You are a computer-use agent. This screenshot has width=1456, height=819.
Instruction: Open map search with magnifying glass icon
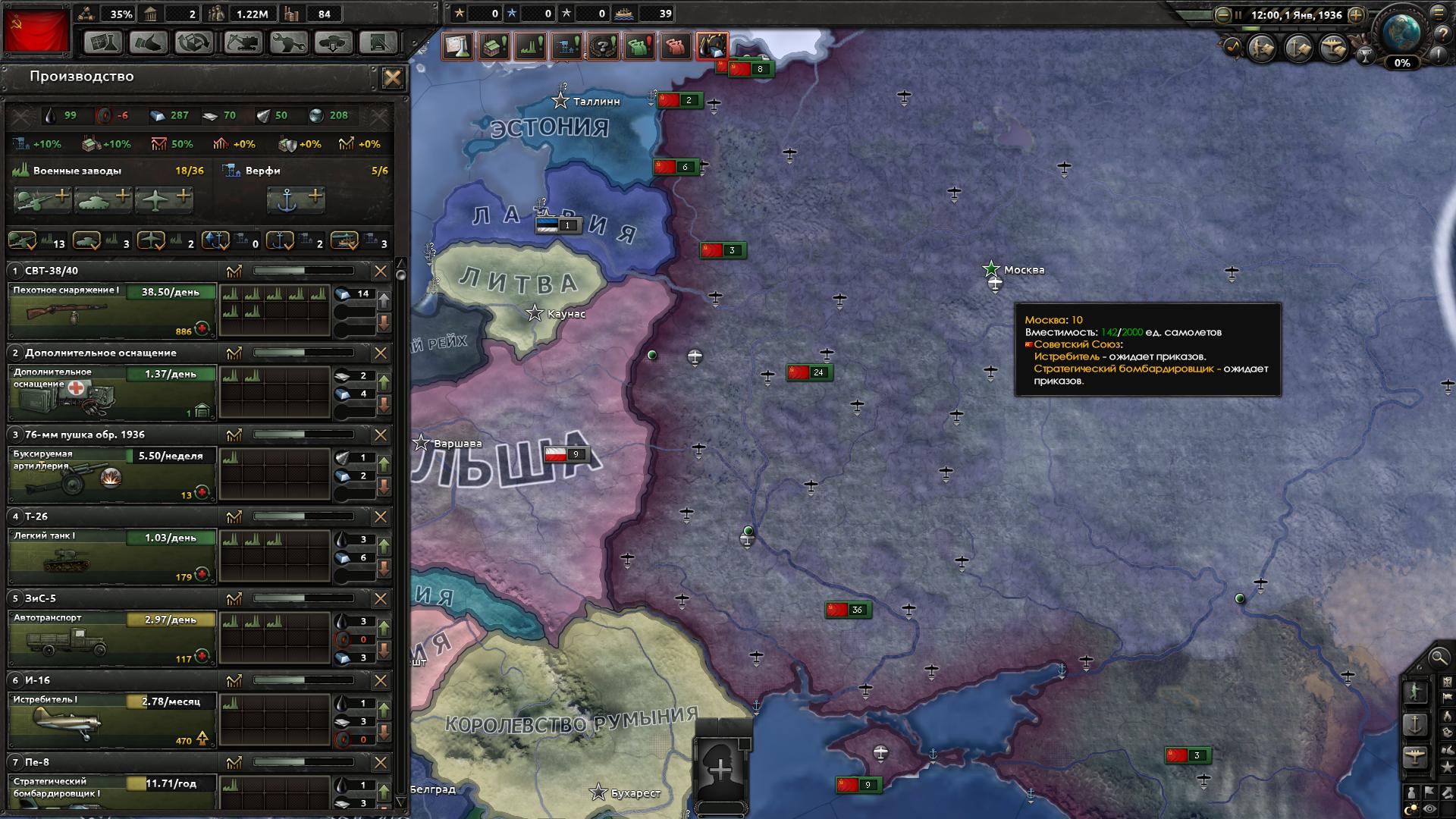(1437, 657)
